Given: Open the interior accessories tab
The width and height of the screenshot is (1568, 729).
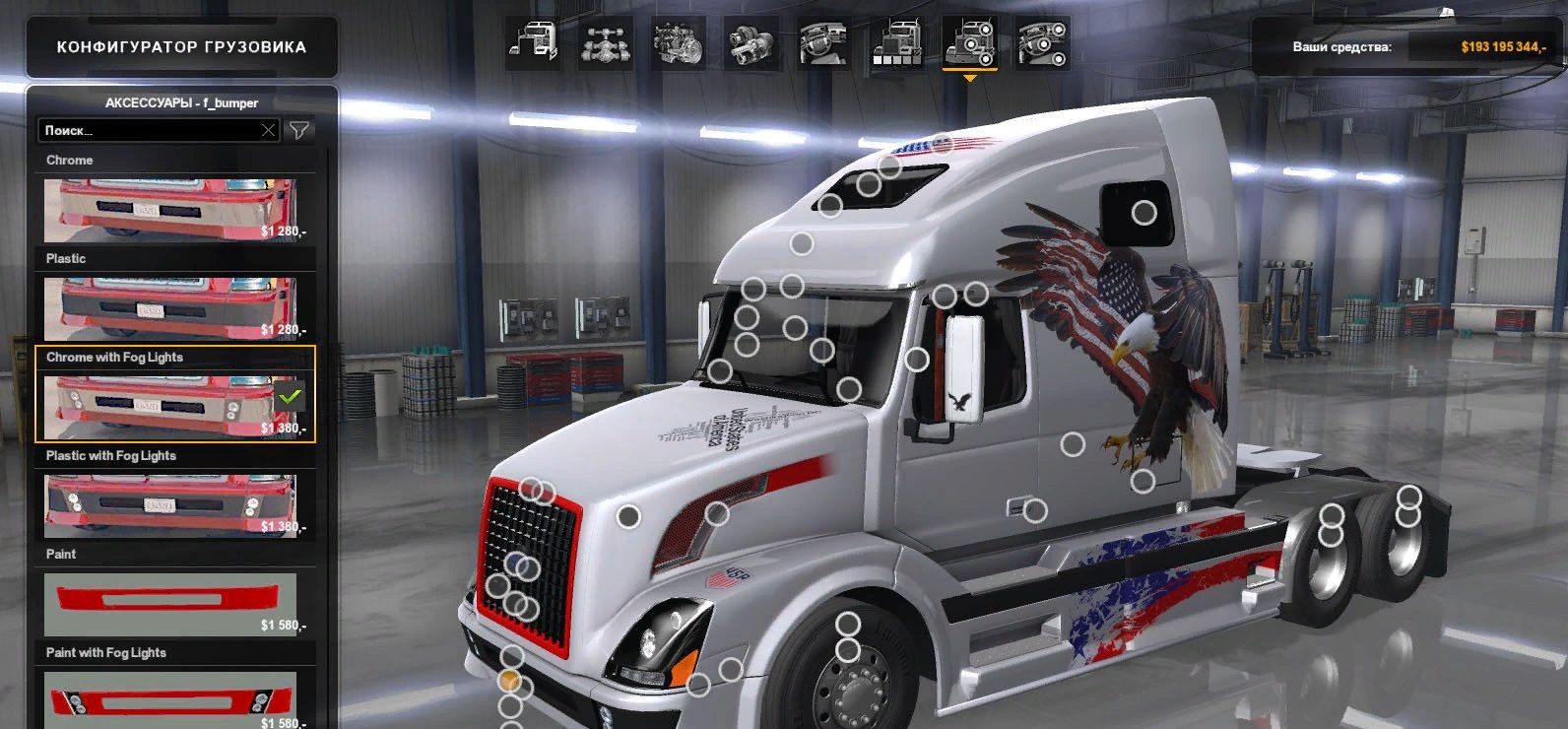Looking at the screenshot, I should [x=1042, y=43].
